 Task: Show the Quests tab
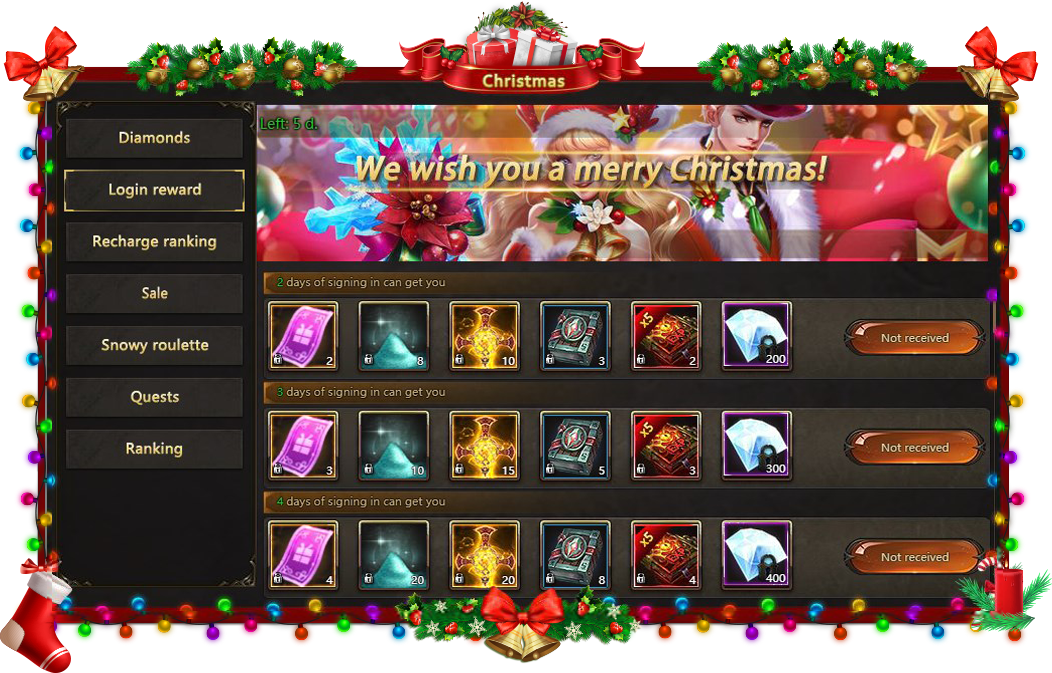154,398
